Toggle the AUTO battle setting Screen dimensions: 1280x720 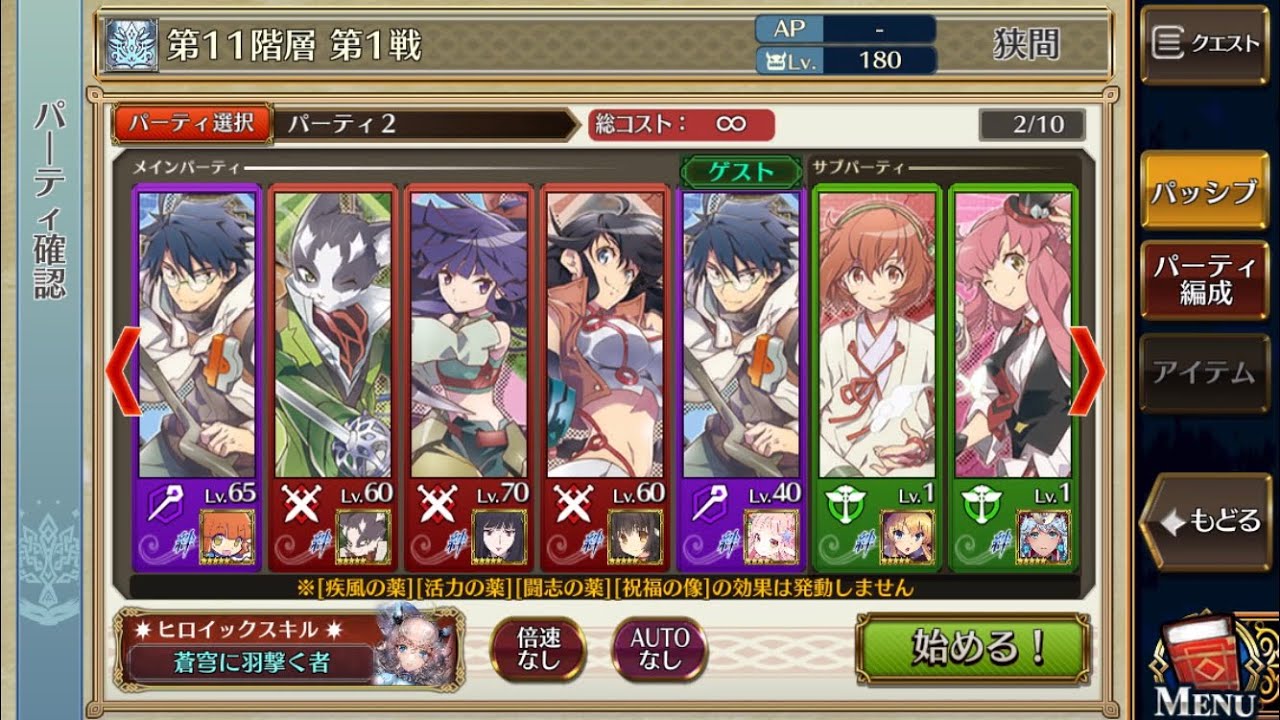(x=660, y=648)
